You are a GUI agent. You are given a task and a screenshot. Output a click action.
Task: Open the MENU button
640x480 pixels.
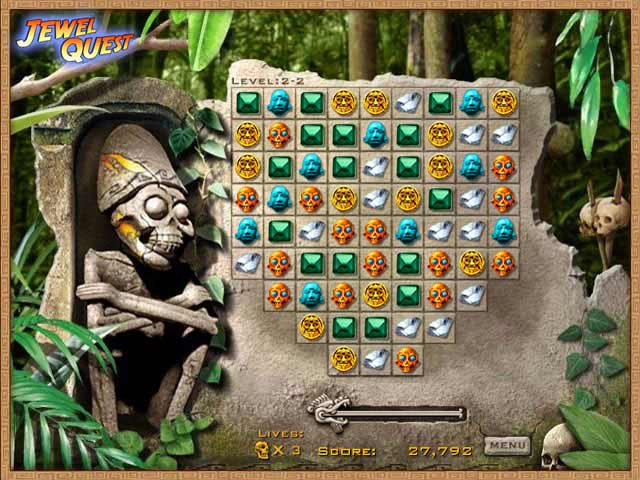pyautogui.click(x=508, y=445)
